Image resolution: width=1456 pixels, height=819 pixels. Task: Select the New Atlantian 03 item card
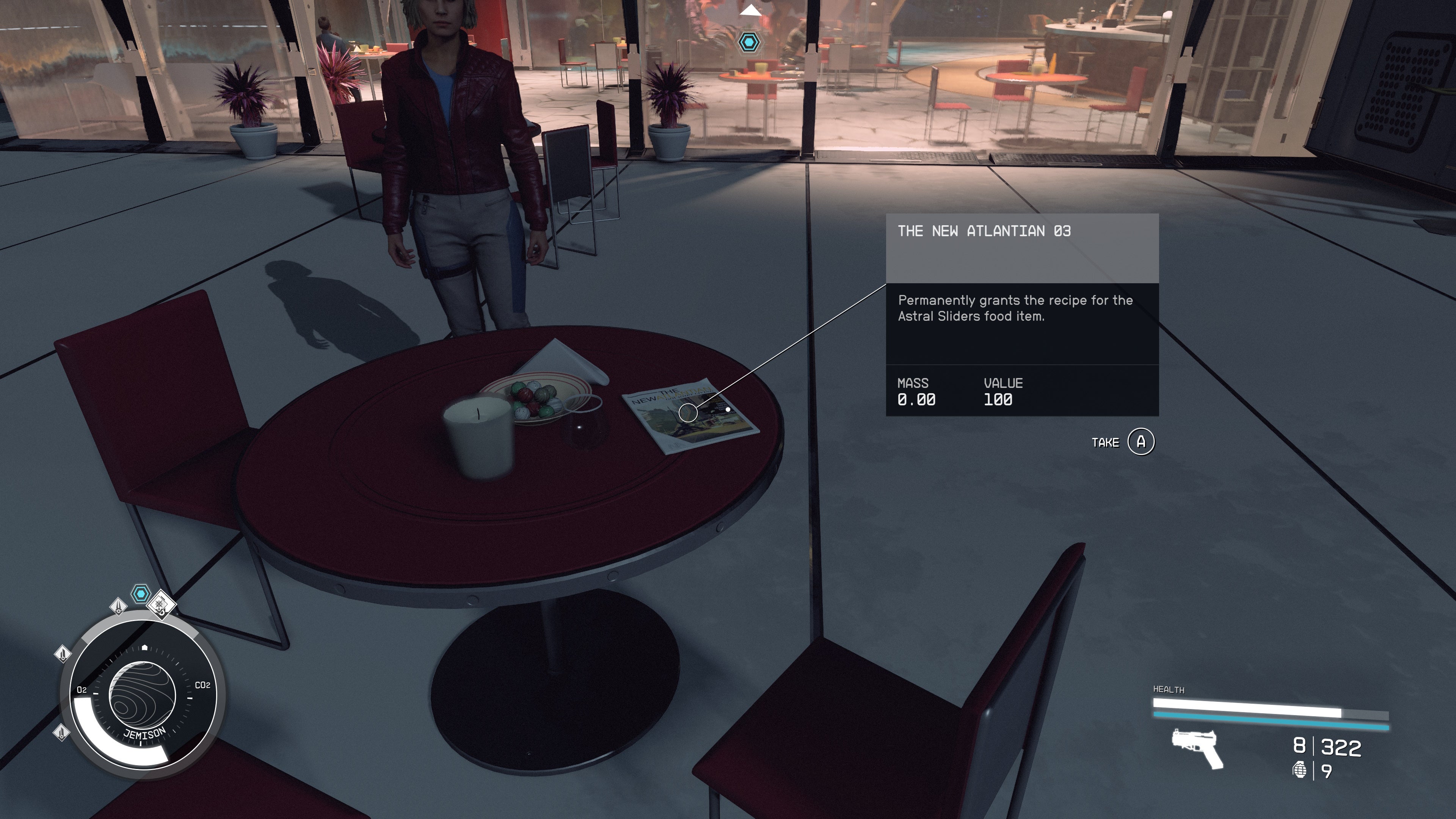1022,314
